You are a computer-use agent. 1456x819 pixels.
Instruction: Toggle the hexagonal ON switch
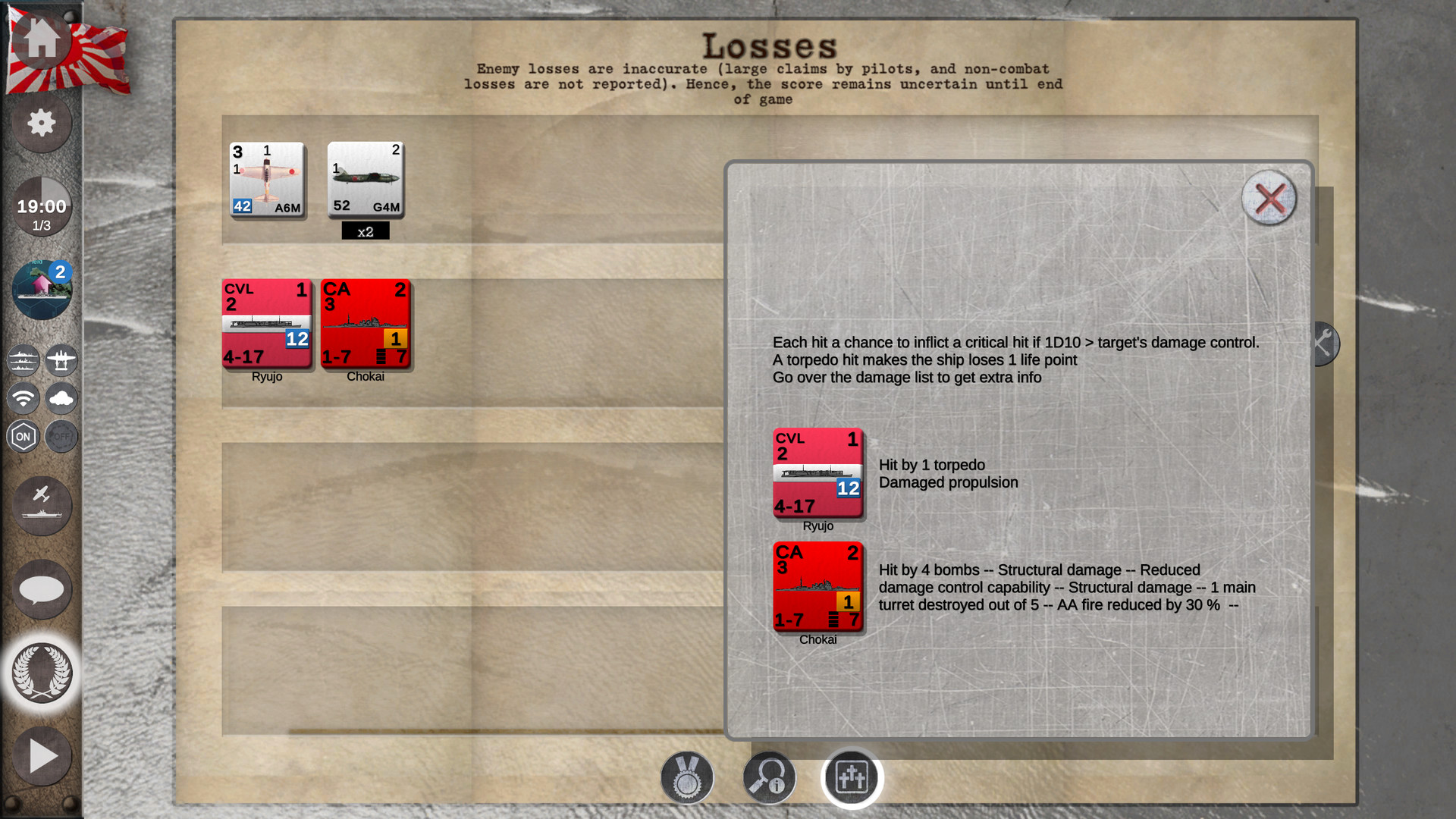point(24,436)
